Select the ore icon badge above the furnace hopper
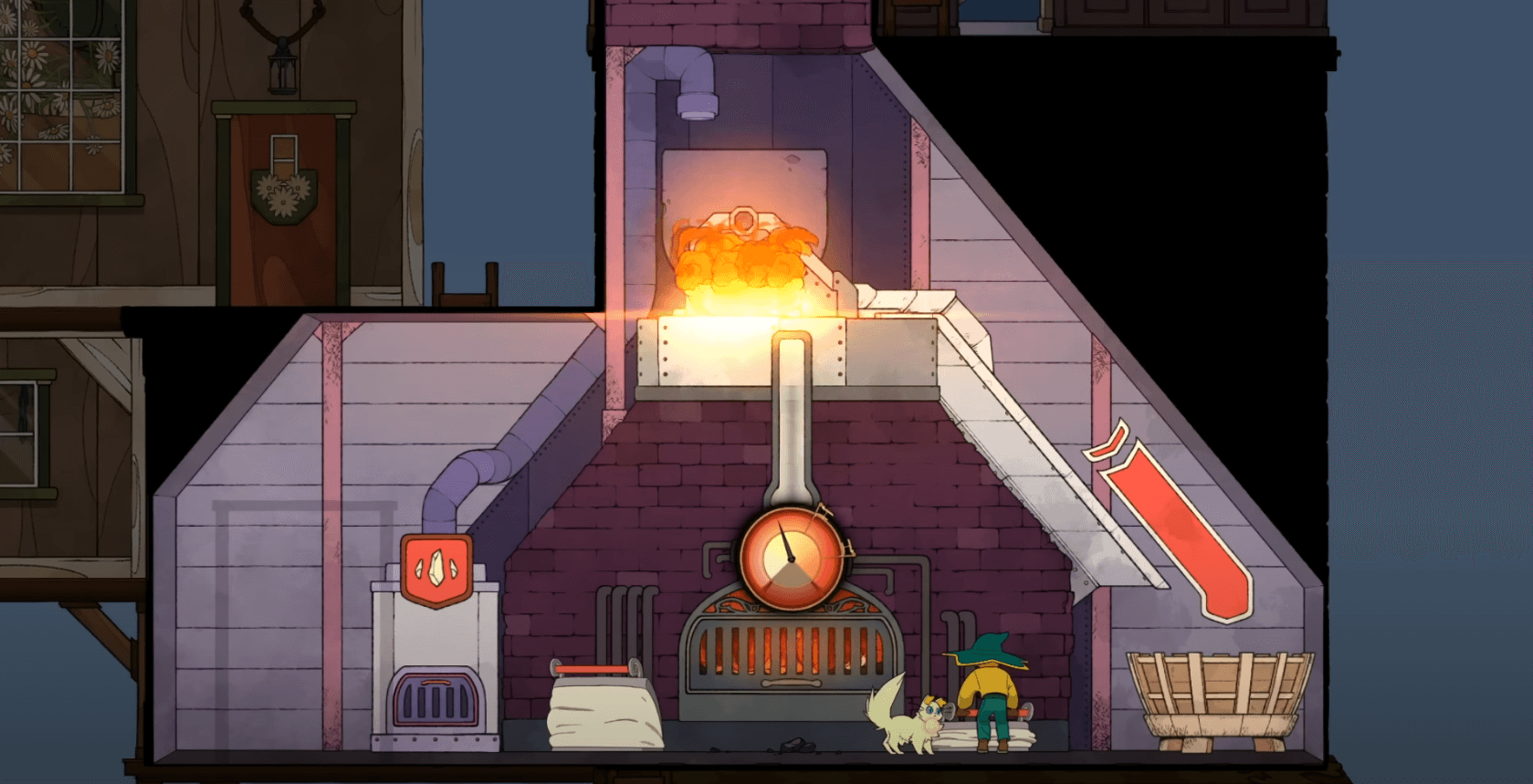Screen dimensions: 1533x784 [436, 570]
